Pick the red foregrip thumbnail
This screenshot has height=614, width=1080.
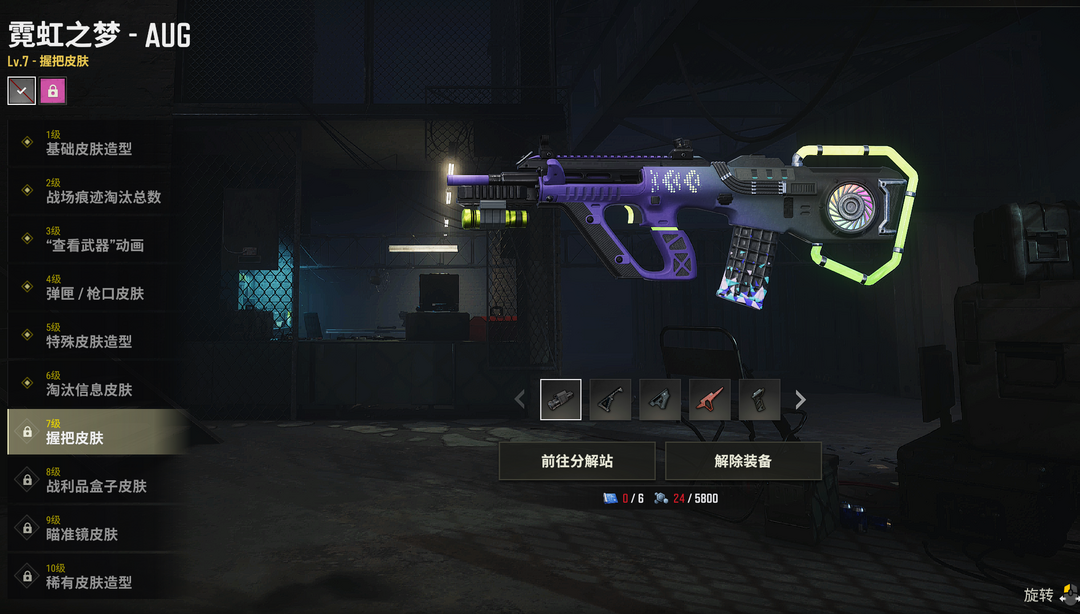tap(710, 400)
